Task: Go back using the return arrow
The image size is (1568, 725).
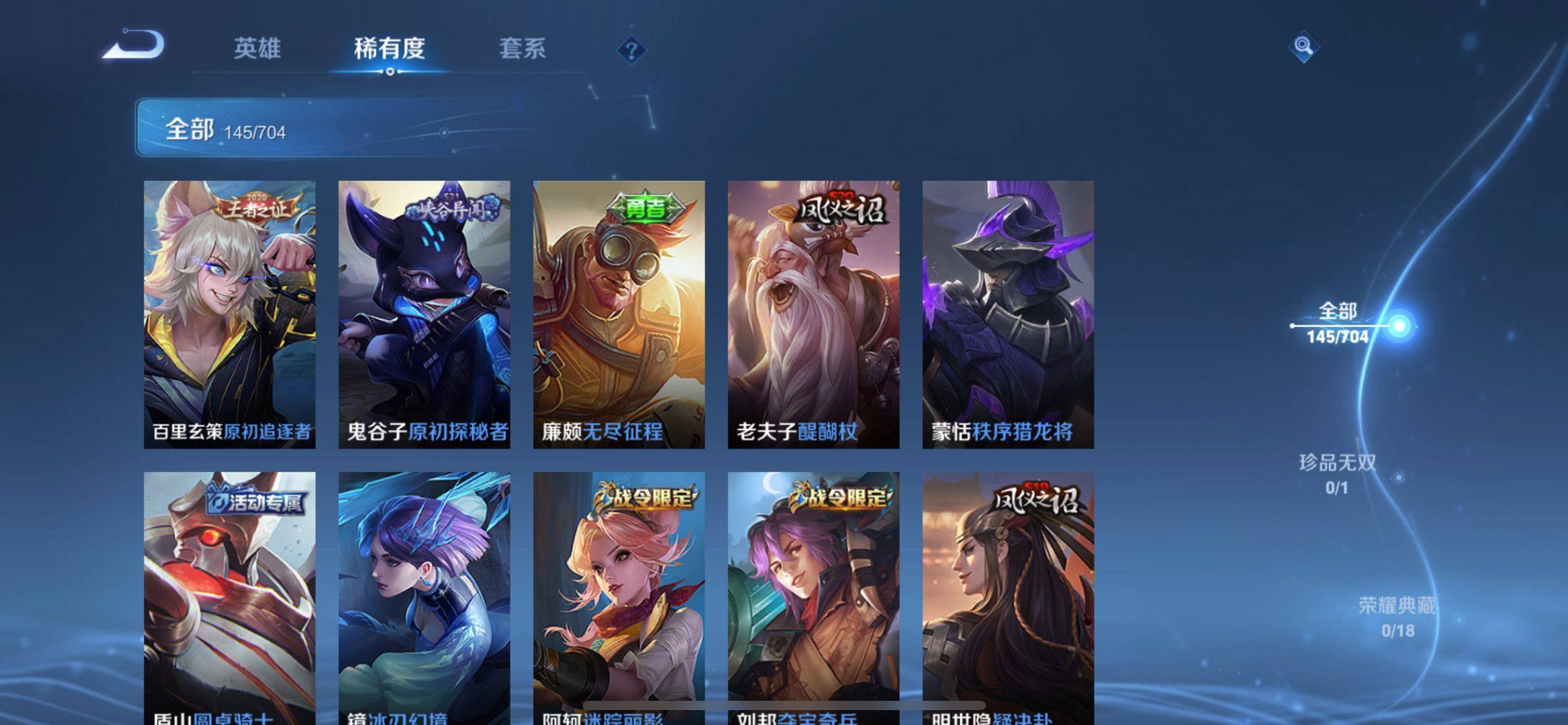Action: (x=134, y=46)
